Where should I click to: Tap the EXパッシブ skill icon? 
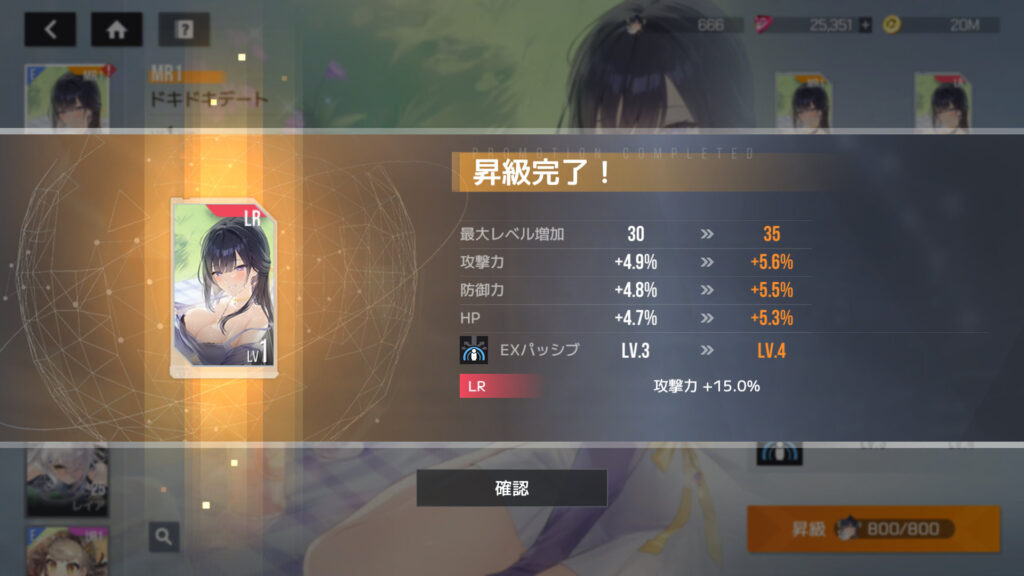[x=473, y=351]
